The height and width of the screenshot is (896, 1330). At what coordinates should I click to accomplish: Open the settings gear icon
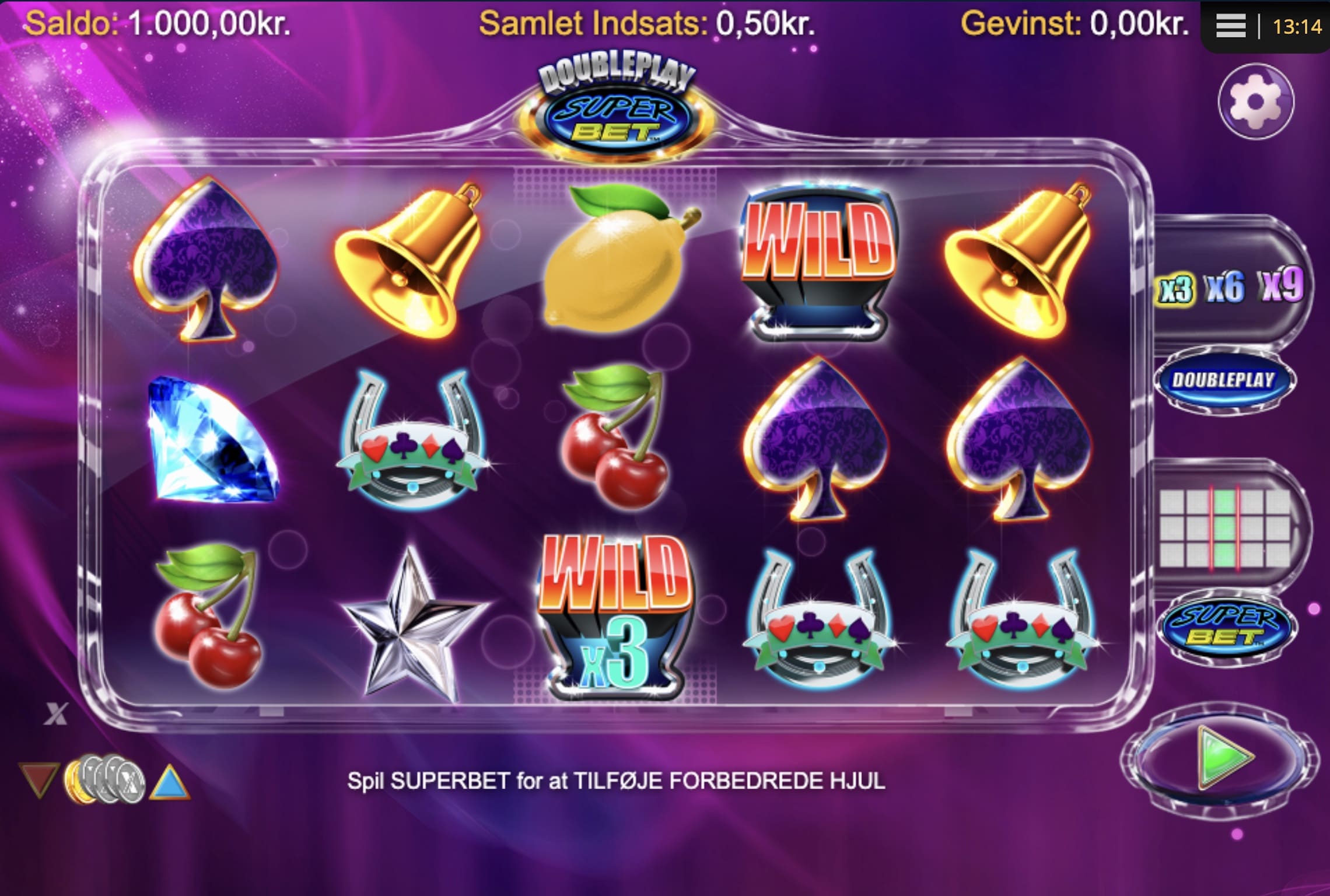[1257, 101]
